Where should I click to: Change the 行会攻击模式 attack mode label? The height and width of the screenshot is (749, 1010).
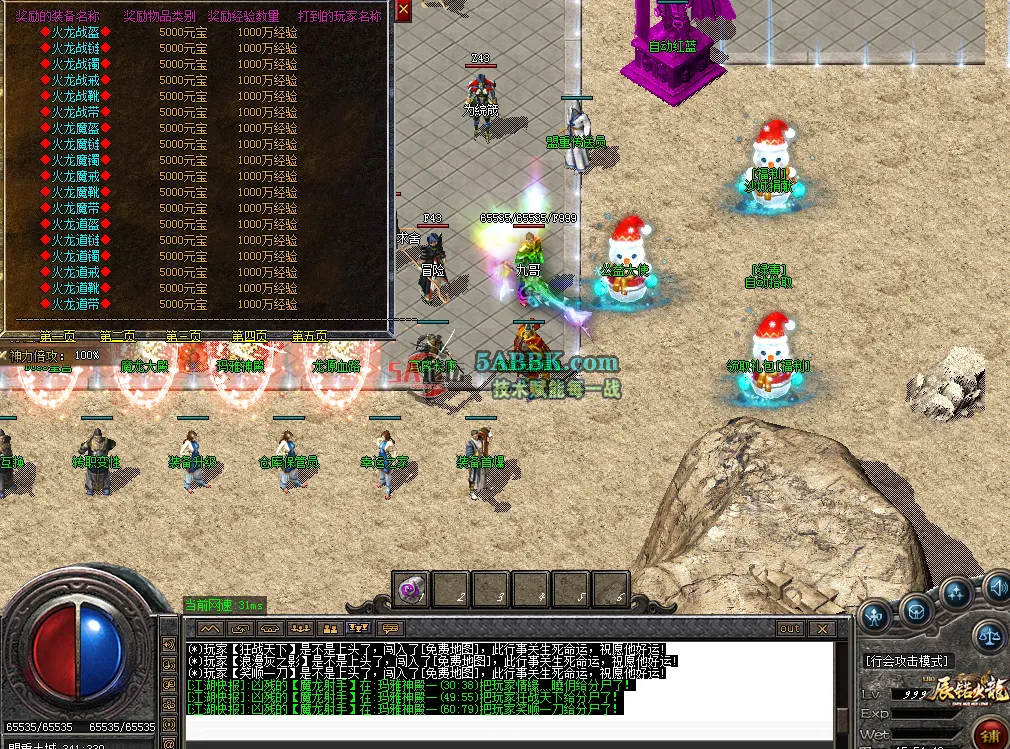point(906,661)
